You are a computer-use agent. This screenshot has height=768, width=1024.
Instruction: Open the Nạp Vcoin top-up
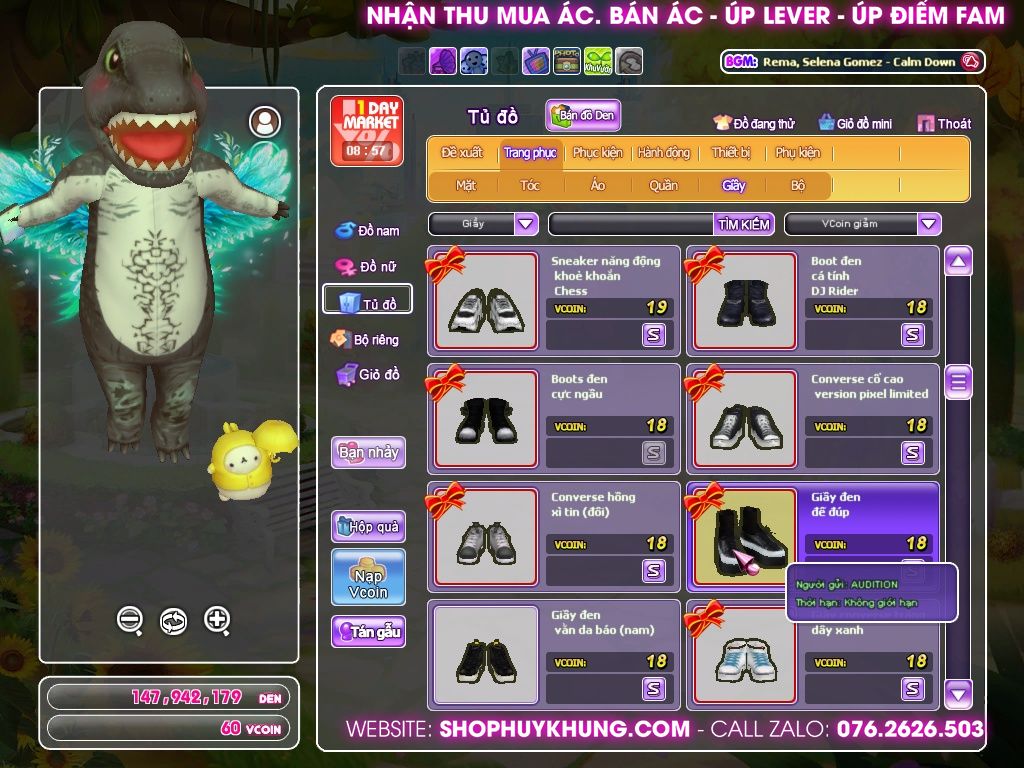(368, 577)
